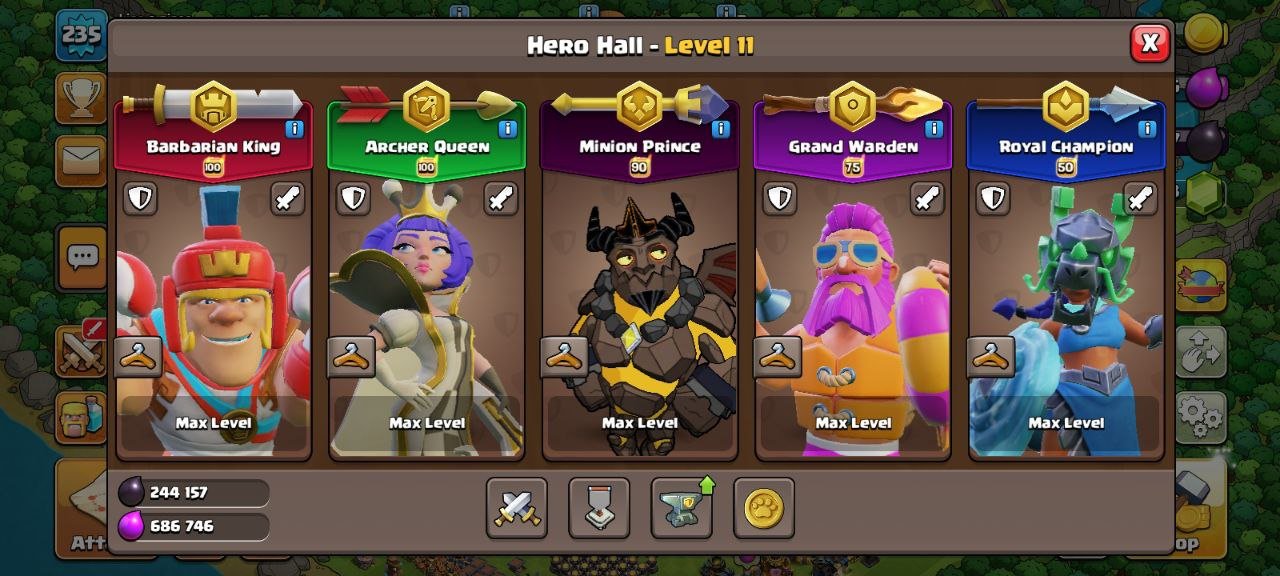Screen dimensions: 1280x576
Task: Open Minion Prince skin hanger
Action: [565, 357]
